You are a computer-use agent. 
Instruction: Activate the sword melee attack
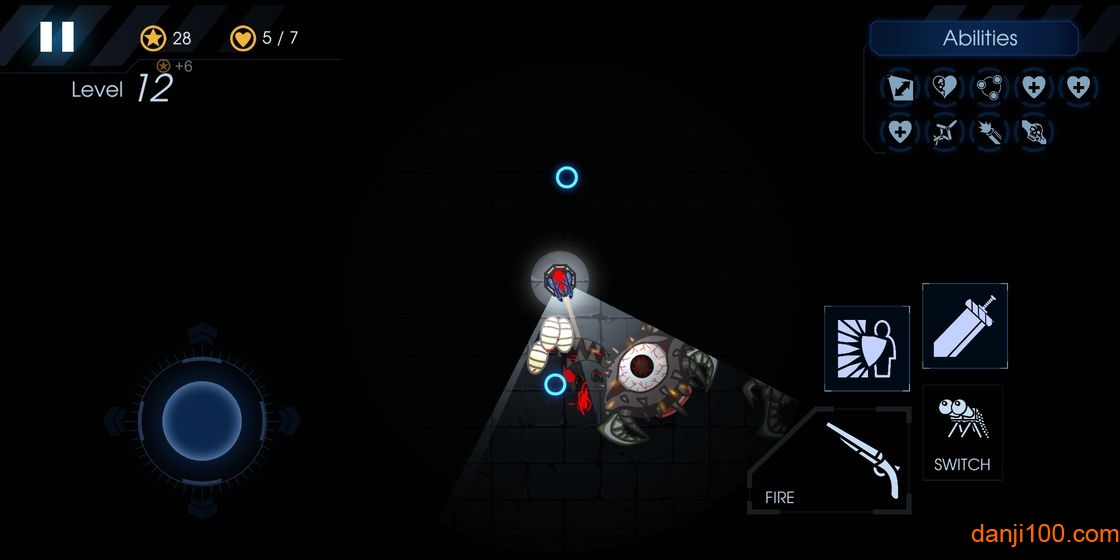click(964, 326)
